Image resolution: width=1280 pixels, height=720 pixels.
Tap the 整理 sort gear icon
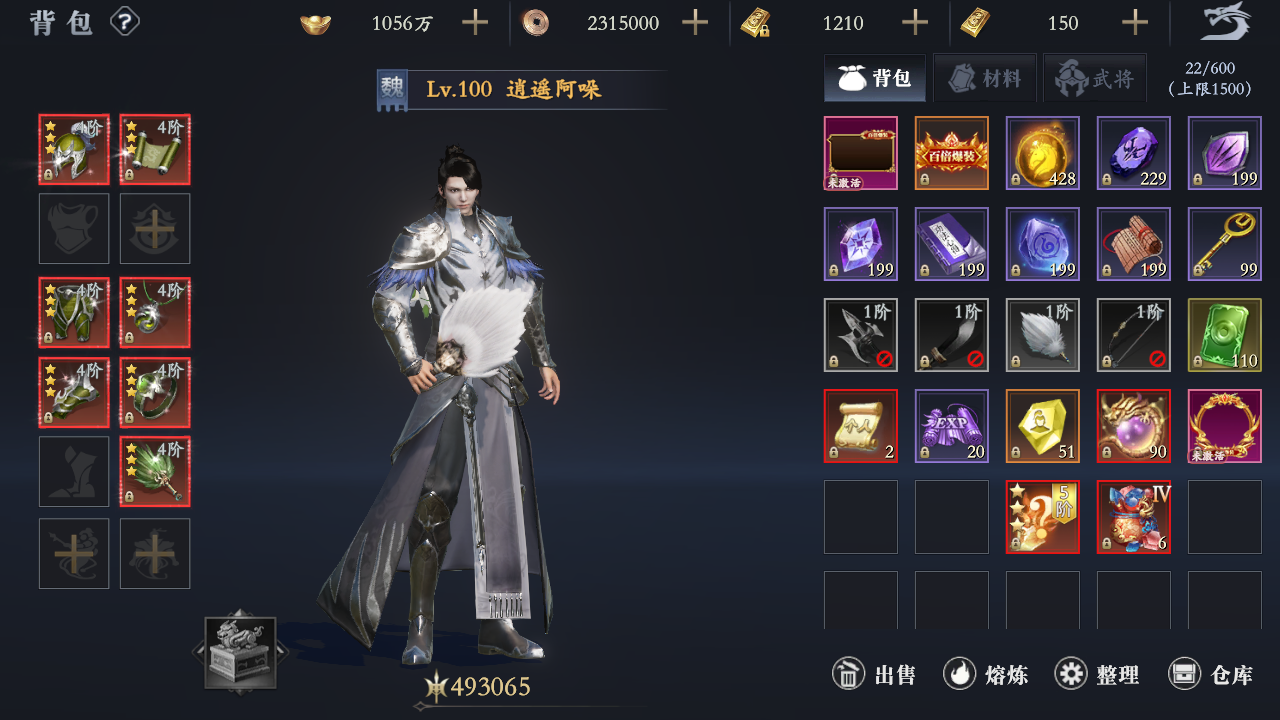(1073, 674)
